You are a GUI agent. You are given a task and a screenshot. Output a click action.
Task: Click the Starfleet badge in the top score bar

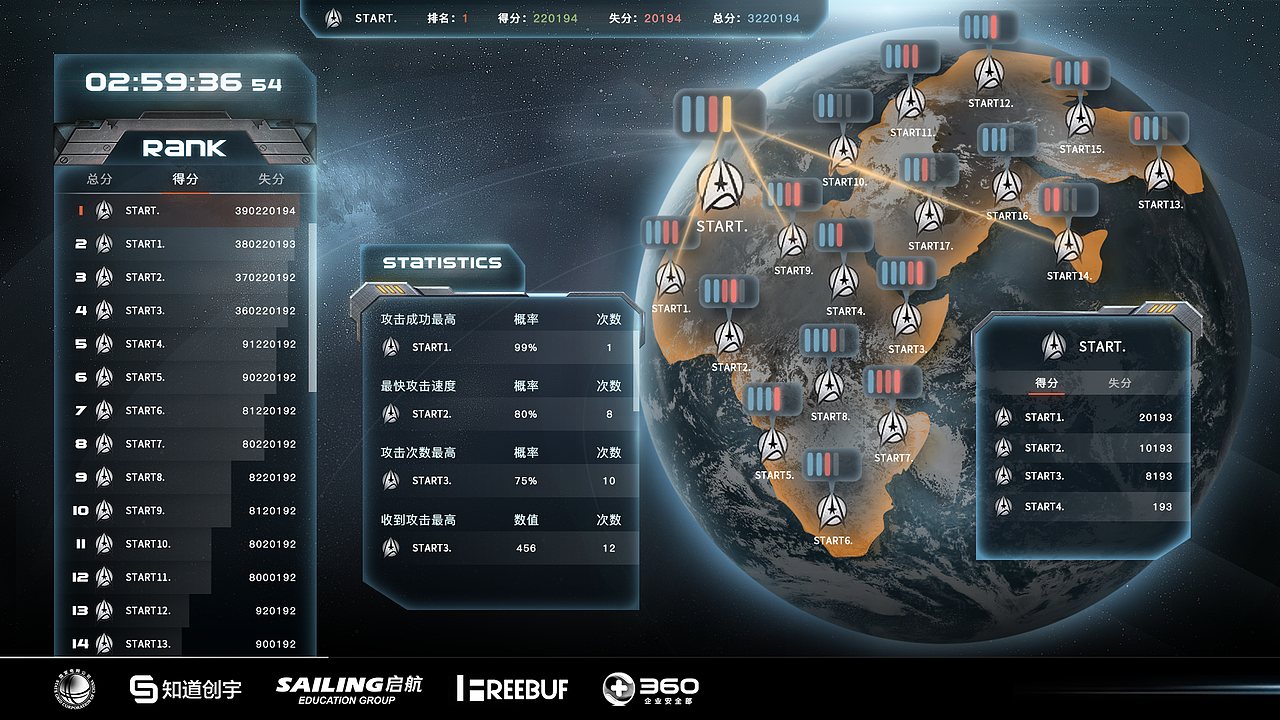pos(331,17)
